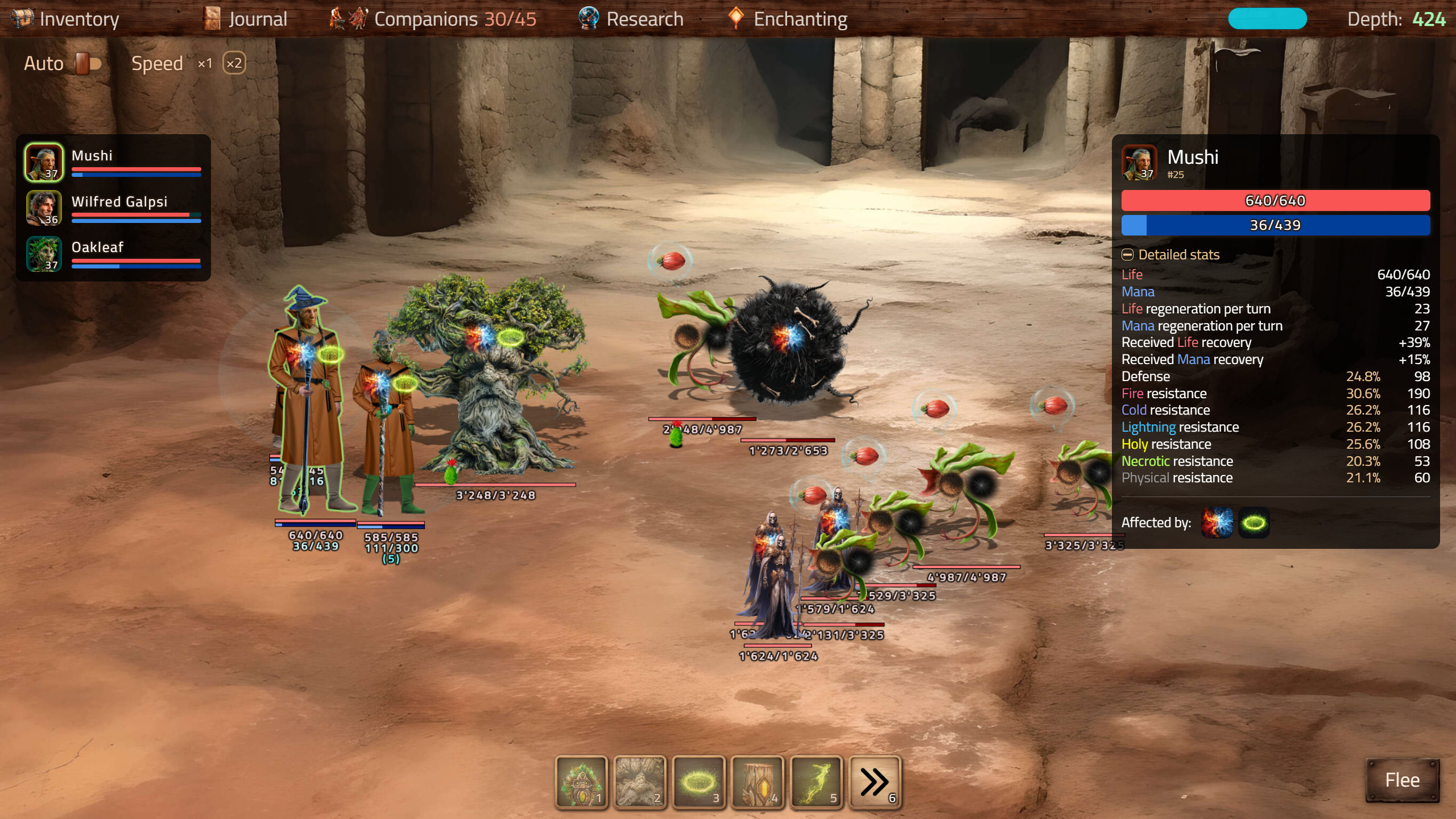
Task: Cast the glowing green ring ability
Action: point(698,782)
